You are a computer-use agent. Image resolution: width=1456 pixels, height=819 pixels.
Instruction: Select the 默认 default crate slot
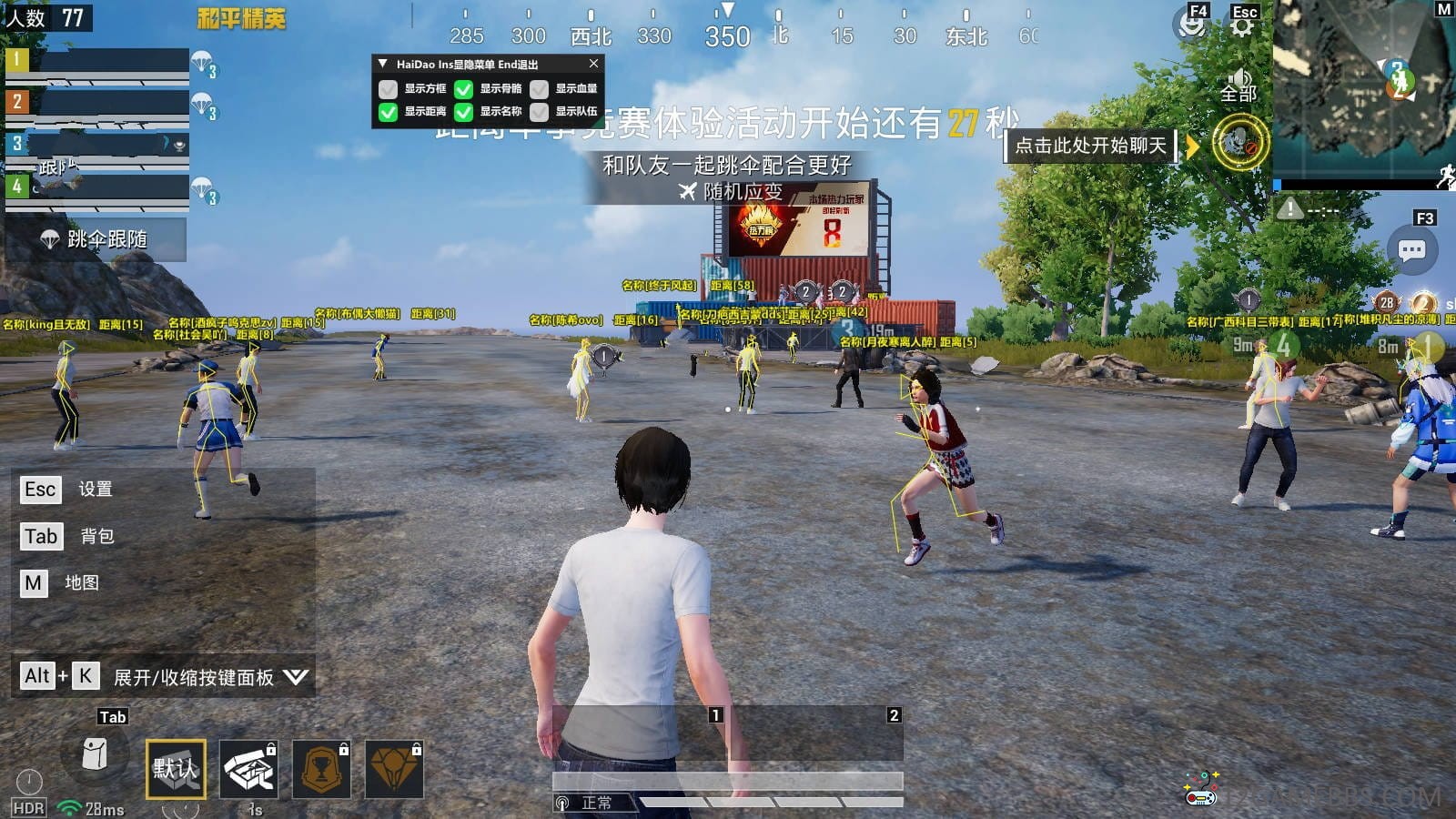coord(176,769)
